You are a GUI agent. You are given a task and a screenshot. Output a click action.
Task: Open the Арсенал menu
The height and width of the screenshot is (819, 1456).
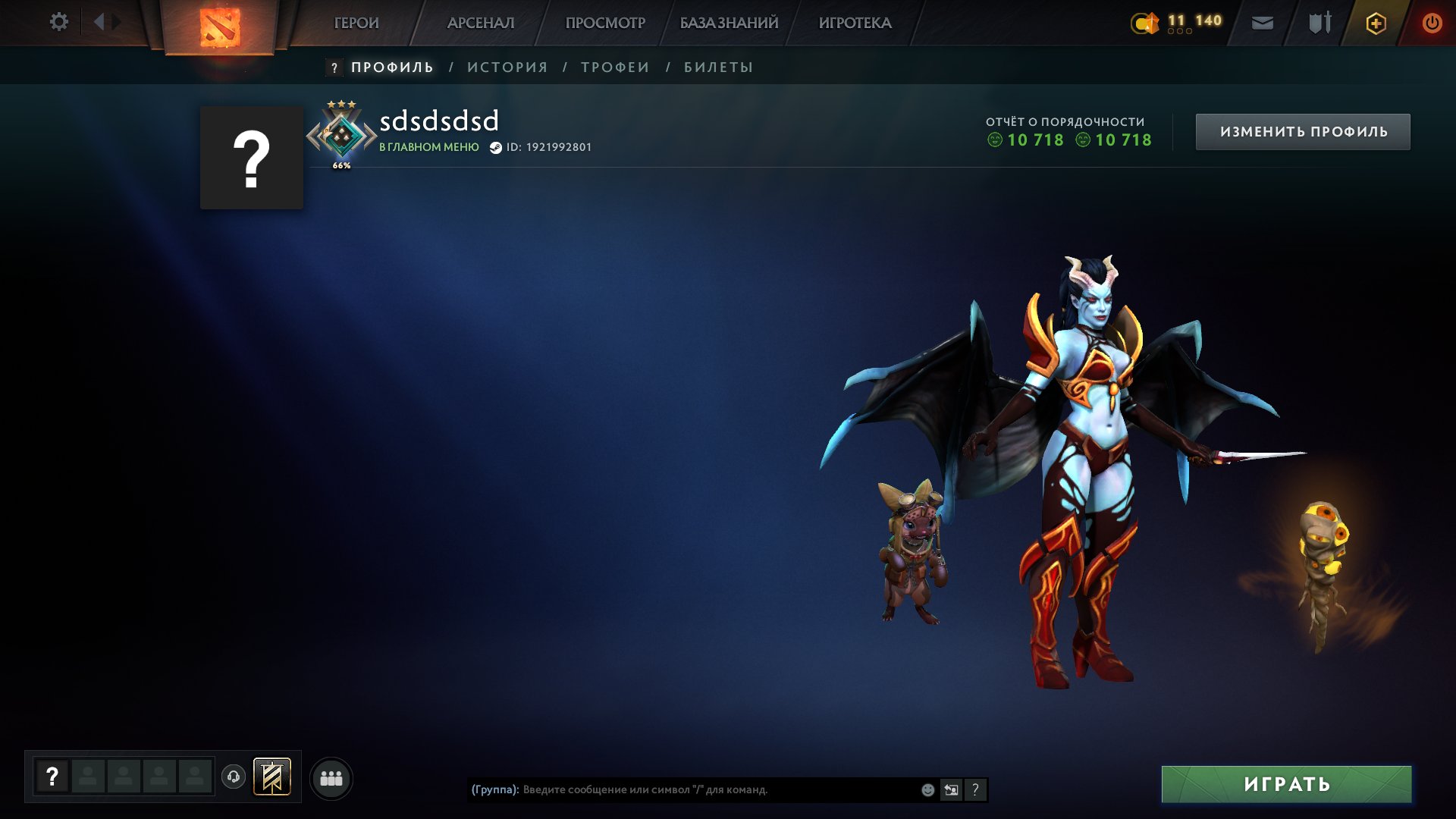click(x=481, y=23)
